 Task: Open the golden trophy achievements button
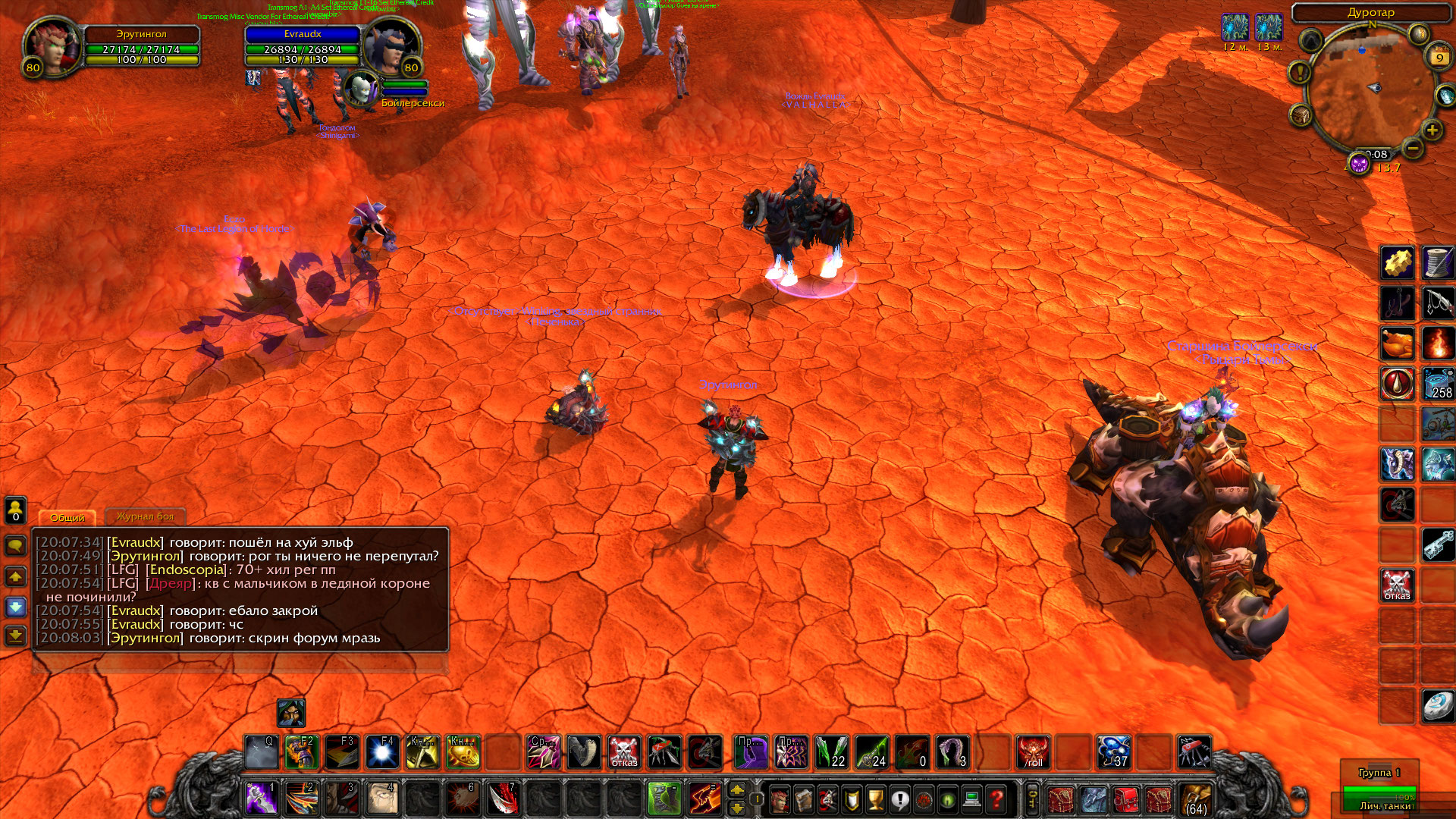876,799
